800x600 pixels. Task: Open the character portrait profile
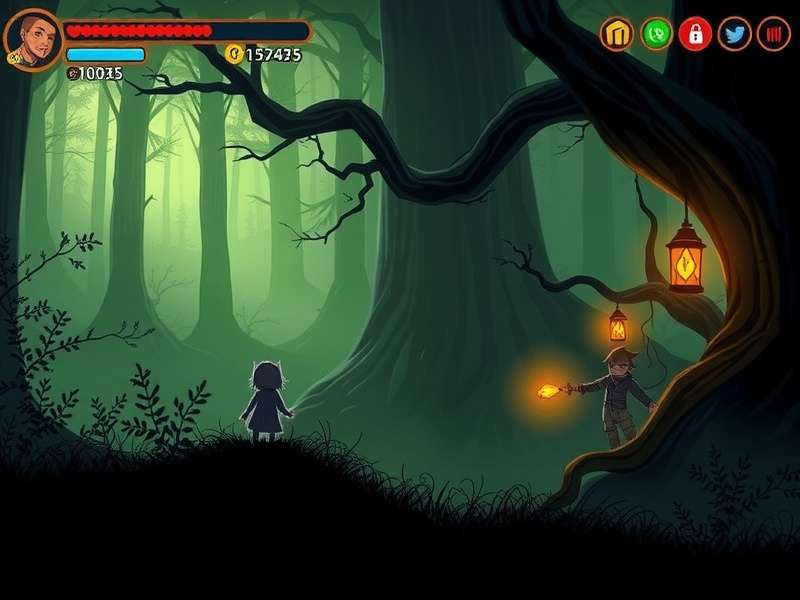(33, 38)
